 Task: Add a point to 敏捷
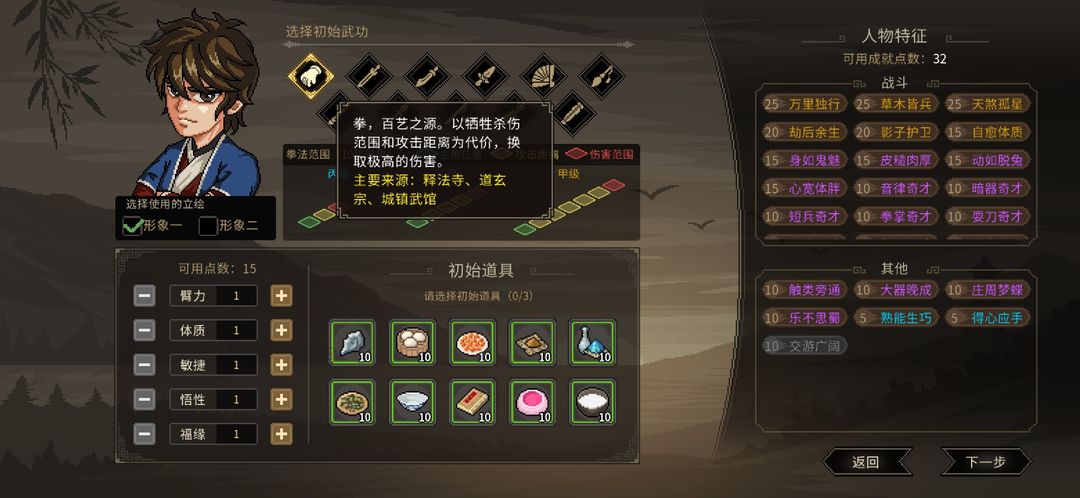(x=282, y=365)
